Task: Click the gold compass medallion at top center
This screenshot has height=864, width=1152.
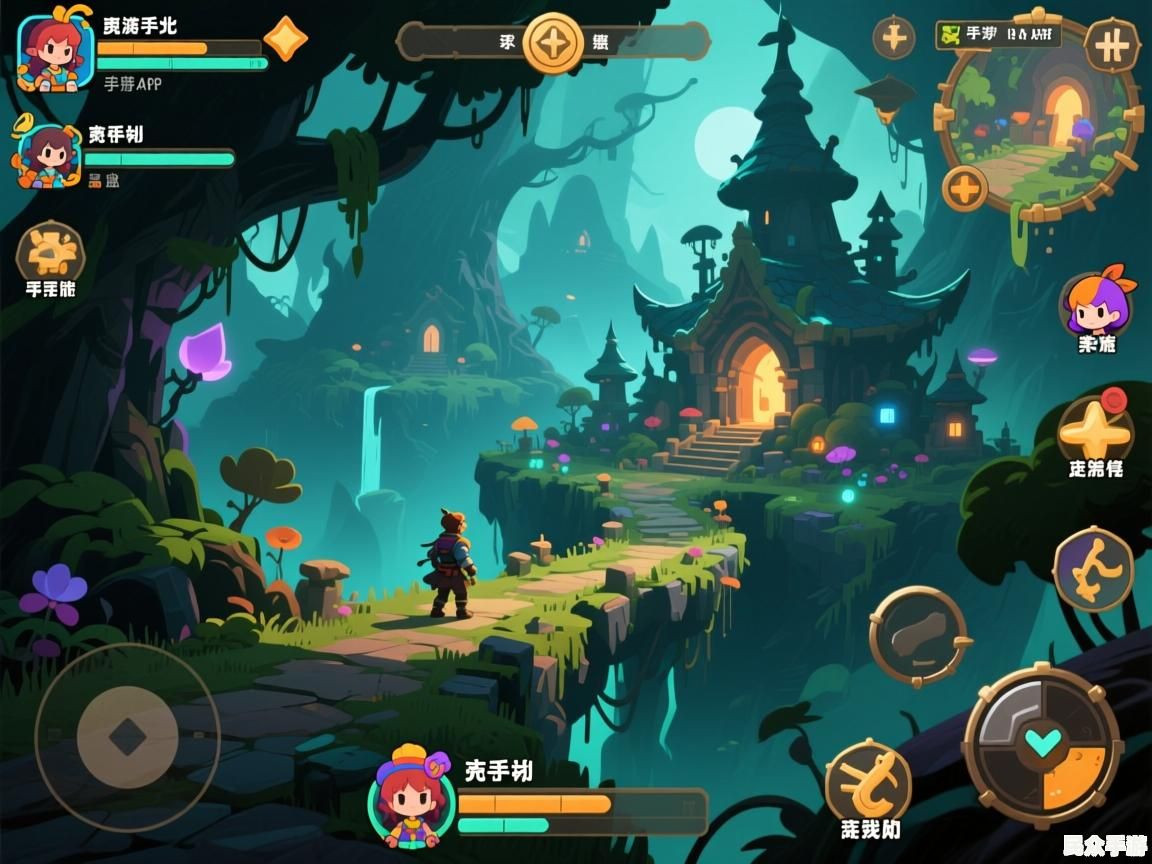Action: point(553,42)
